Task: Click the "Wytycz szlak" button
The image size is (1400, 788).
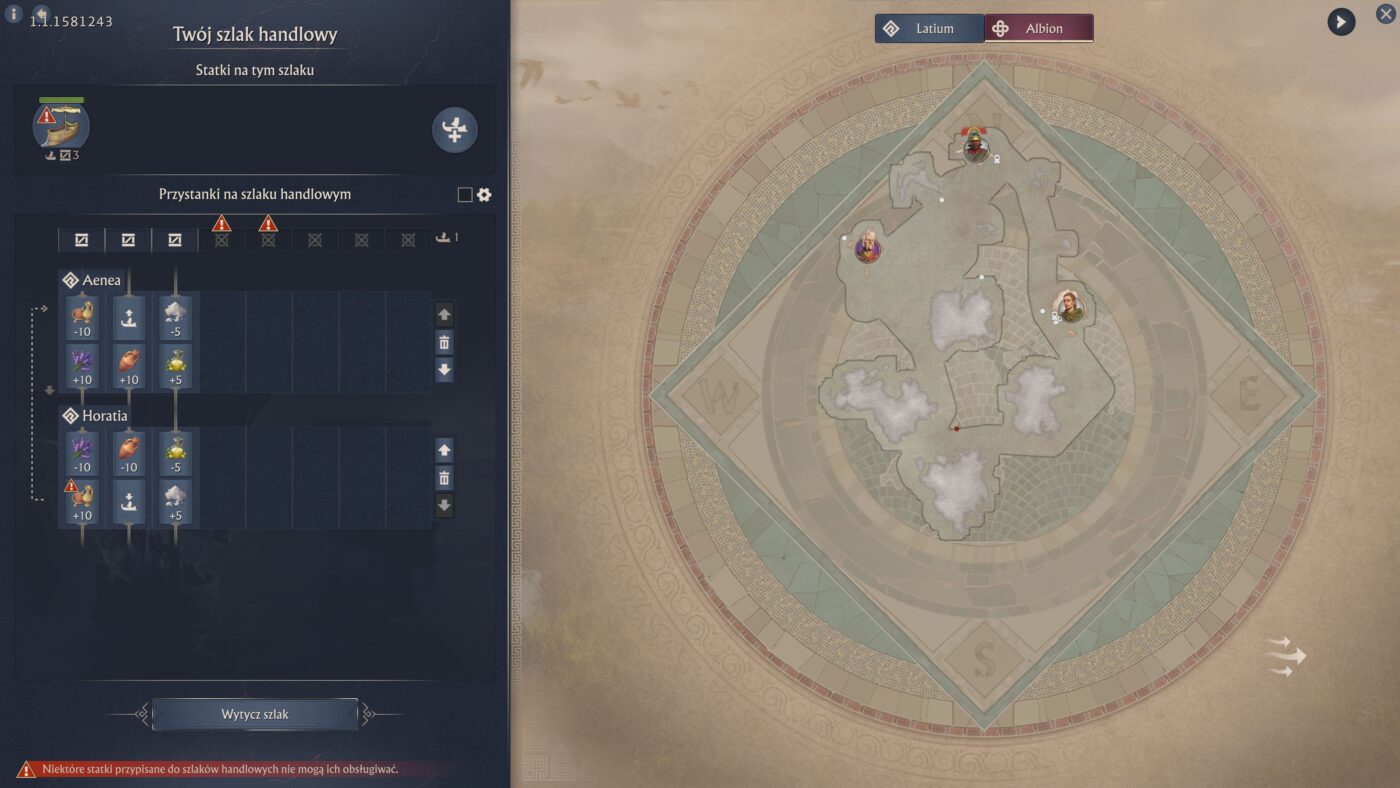Action: [255, 714]
